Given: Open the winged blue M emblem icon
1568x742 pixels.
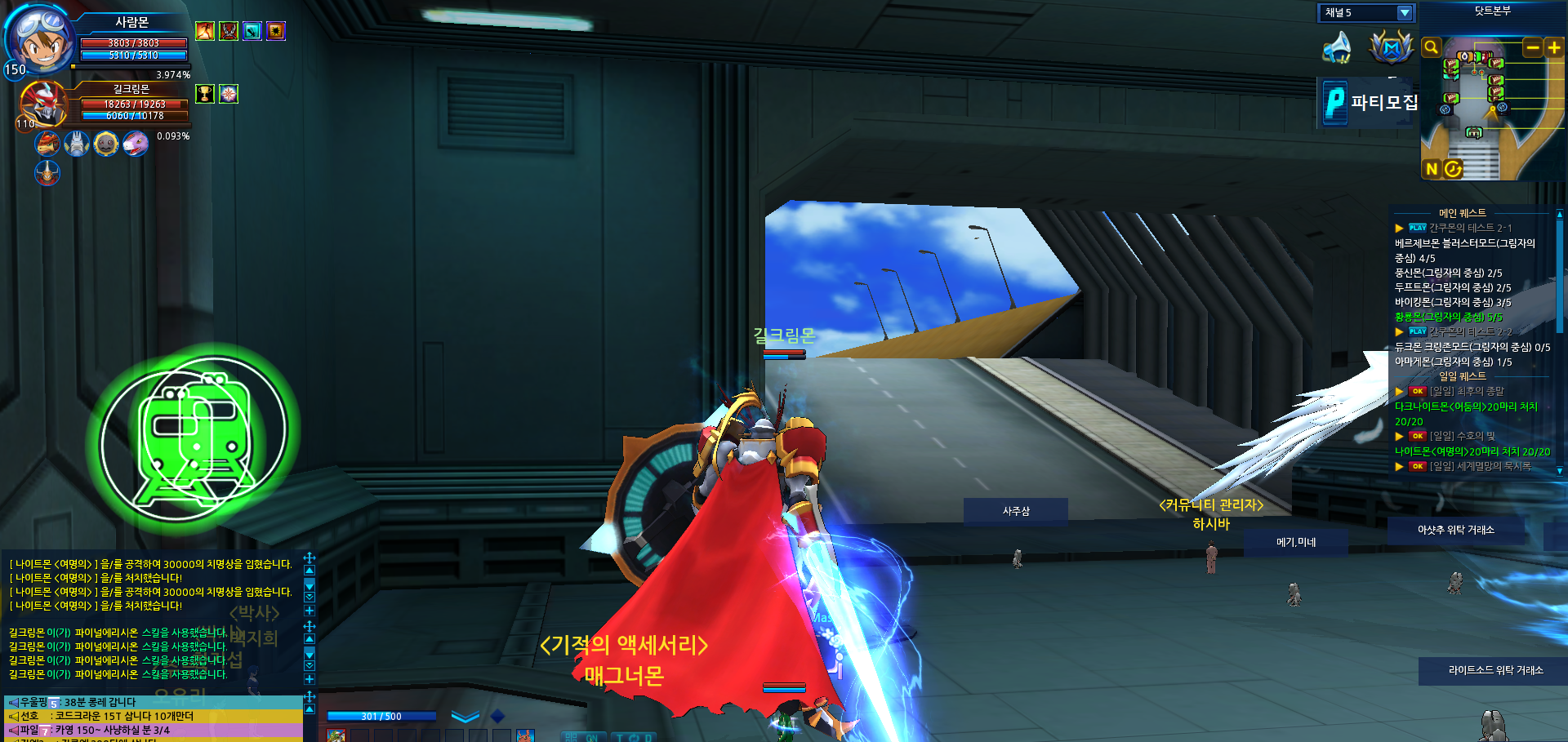Looking at the screenshot, I should pos(1392,47).
